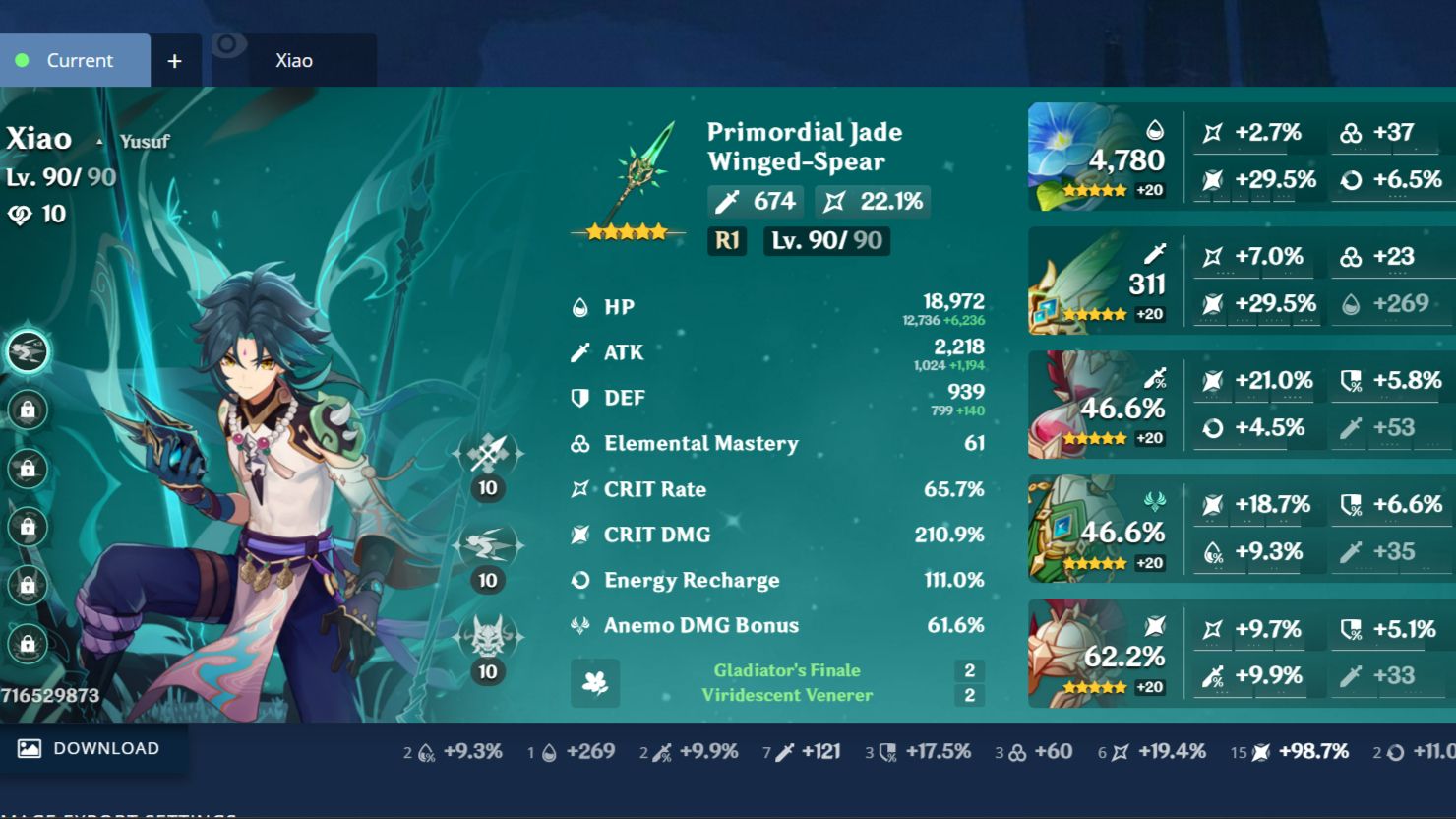Toggle the first unlocked constellation icon
Screen dimensions: 1456x819
point(29,352)
